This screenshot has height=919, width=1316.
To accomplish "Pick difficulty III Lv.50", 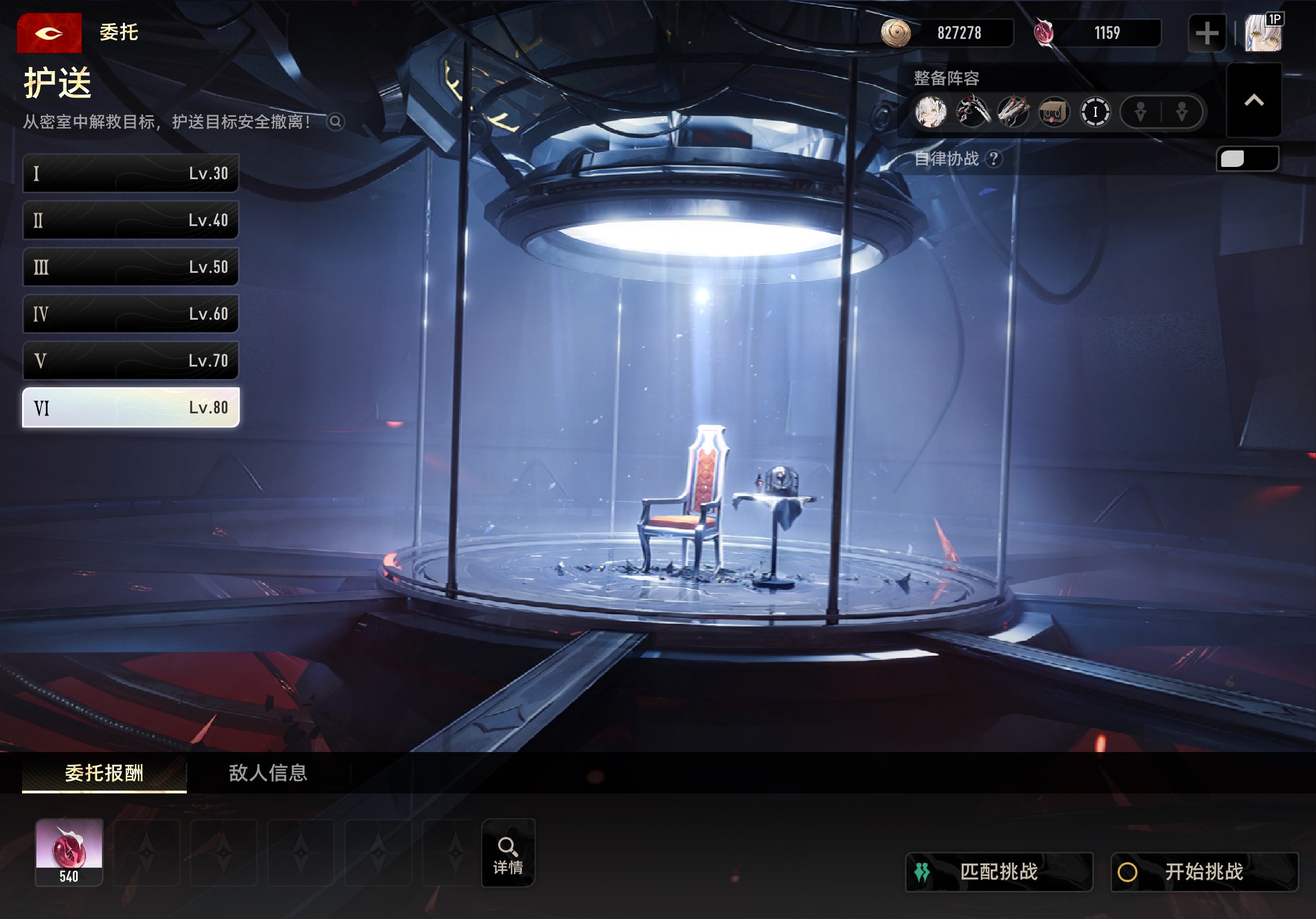I will [x=131, y=267].
